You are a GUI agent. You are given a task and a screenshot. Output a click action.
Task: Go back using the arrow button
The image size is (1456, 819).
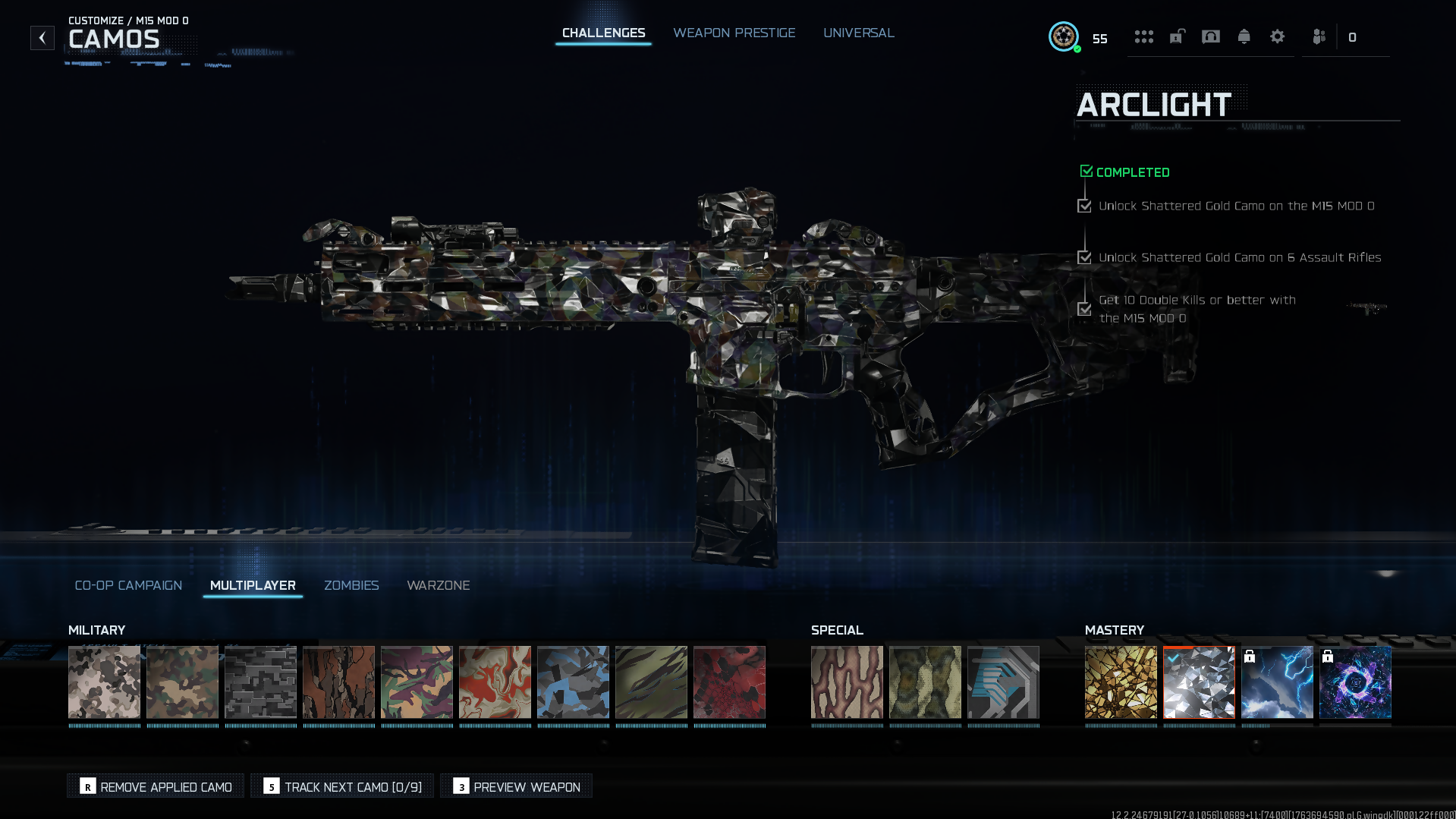[42, 37]
